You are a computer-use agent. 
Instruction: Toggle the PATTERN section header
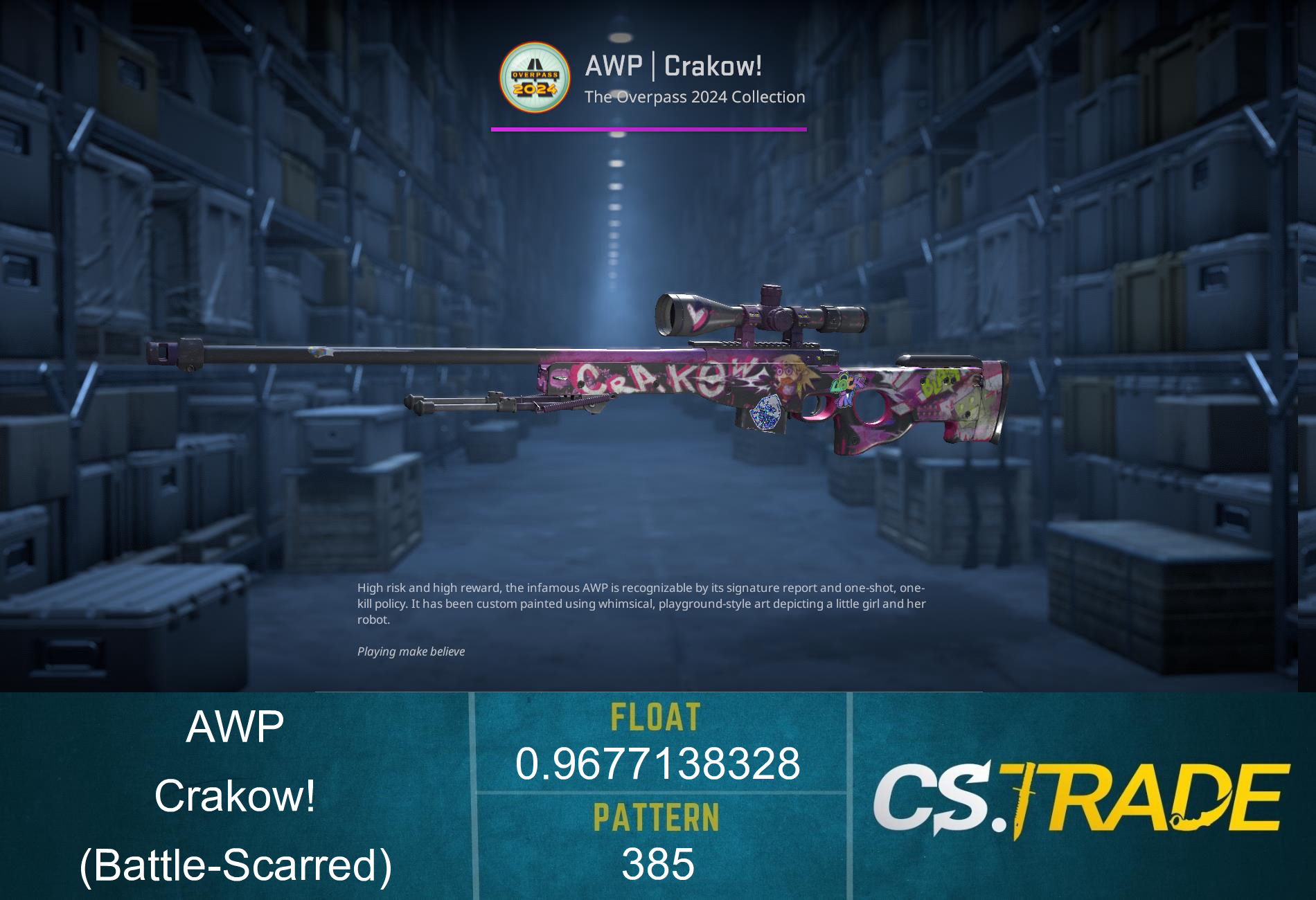656,817
